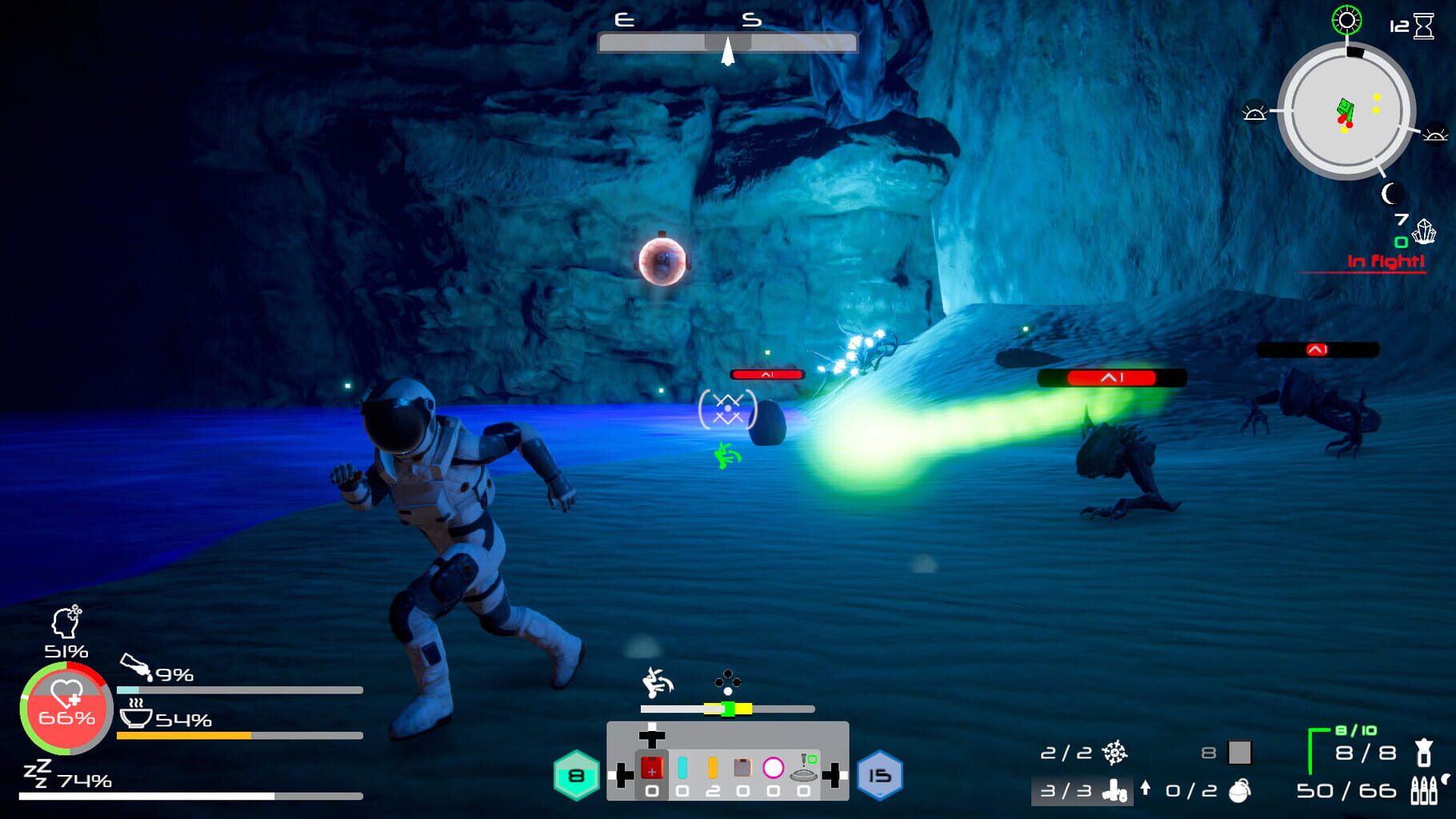Screen dimensions: 1456x819
Task: Click the rifle ammo icon beside 50/66
Action: [x=1423, y=791]
